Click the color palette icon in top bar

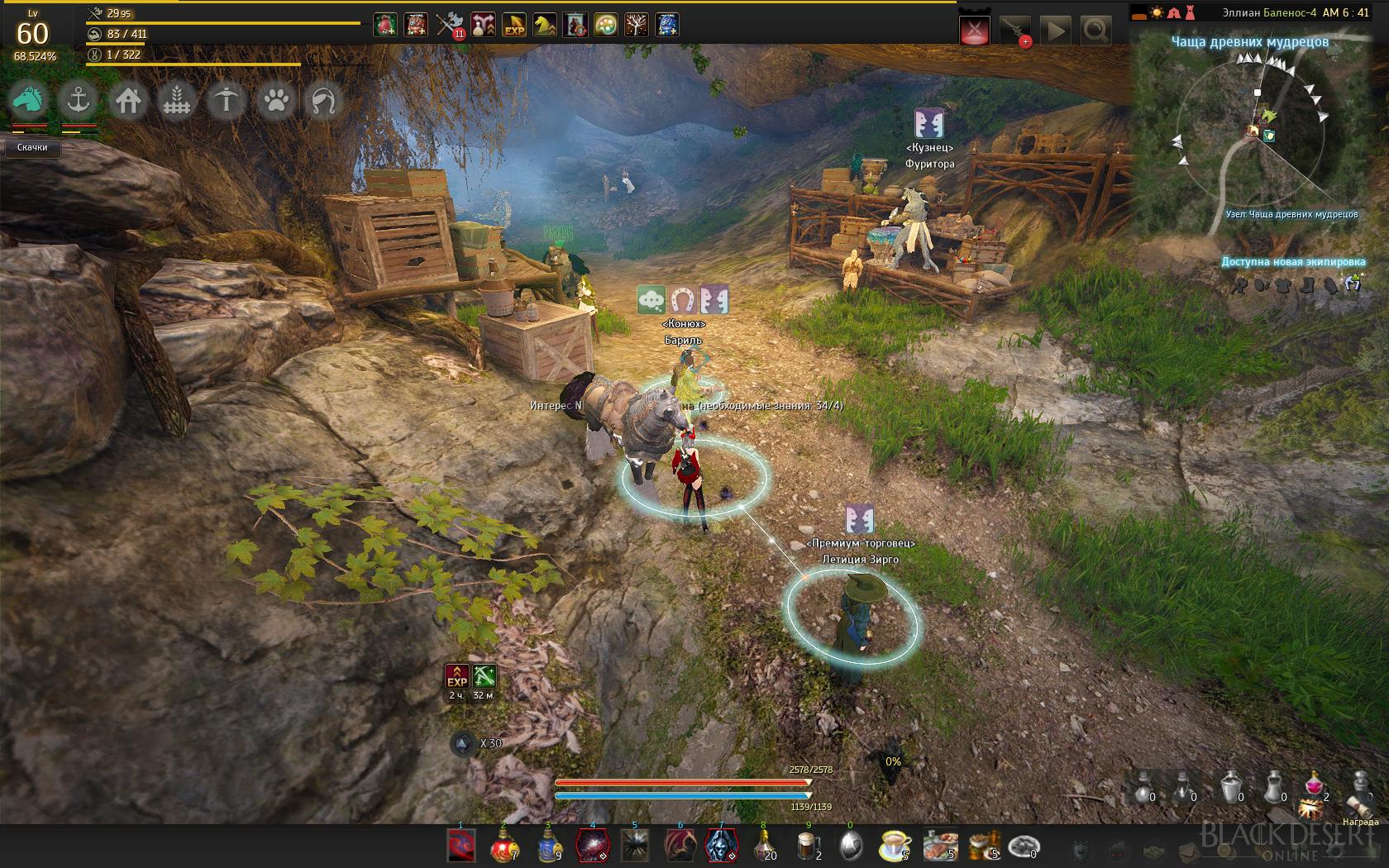(x=606, y=26)
